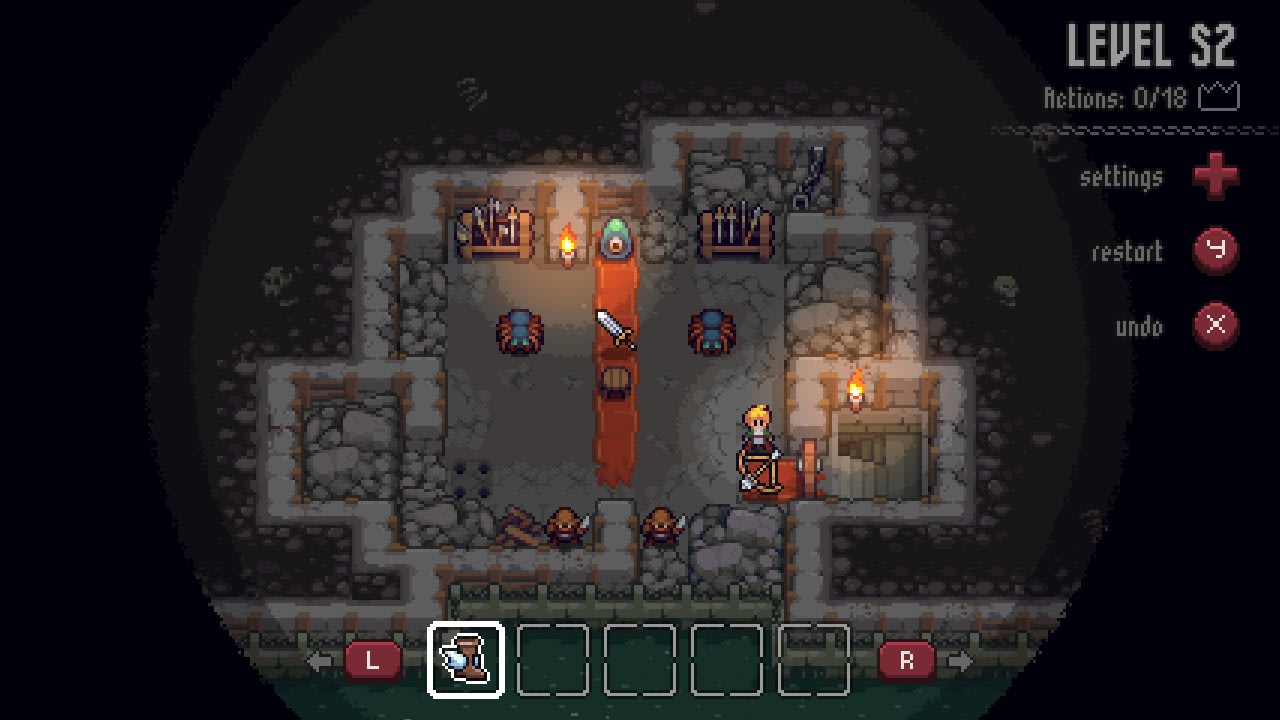
Task: Click the red L shoulder button
Action: 373,659
